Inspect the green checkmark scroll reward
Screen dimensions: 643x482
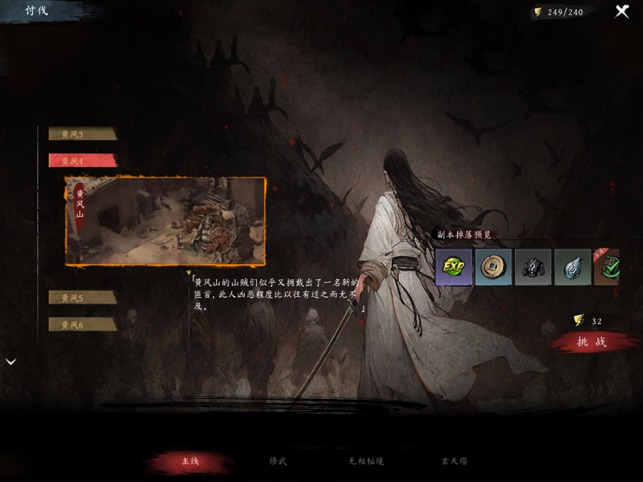click(x=607, y=267)
